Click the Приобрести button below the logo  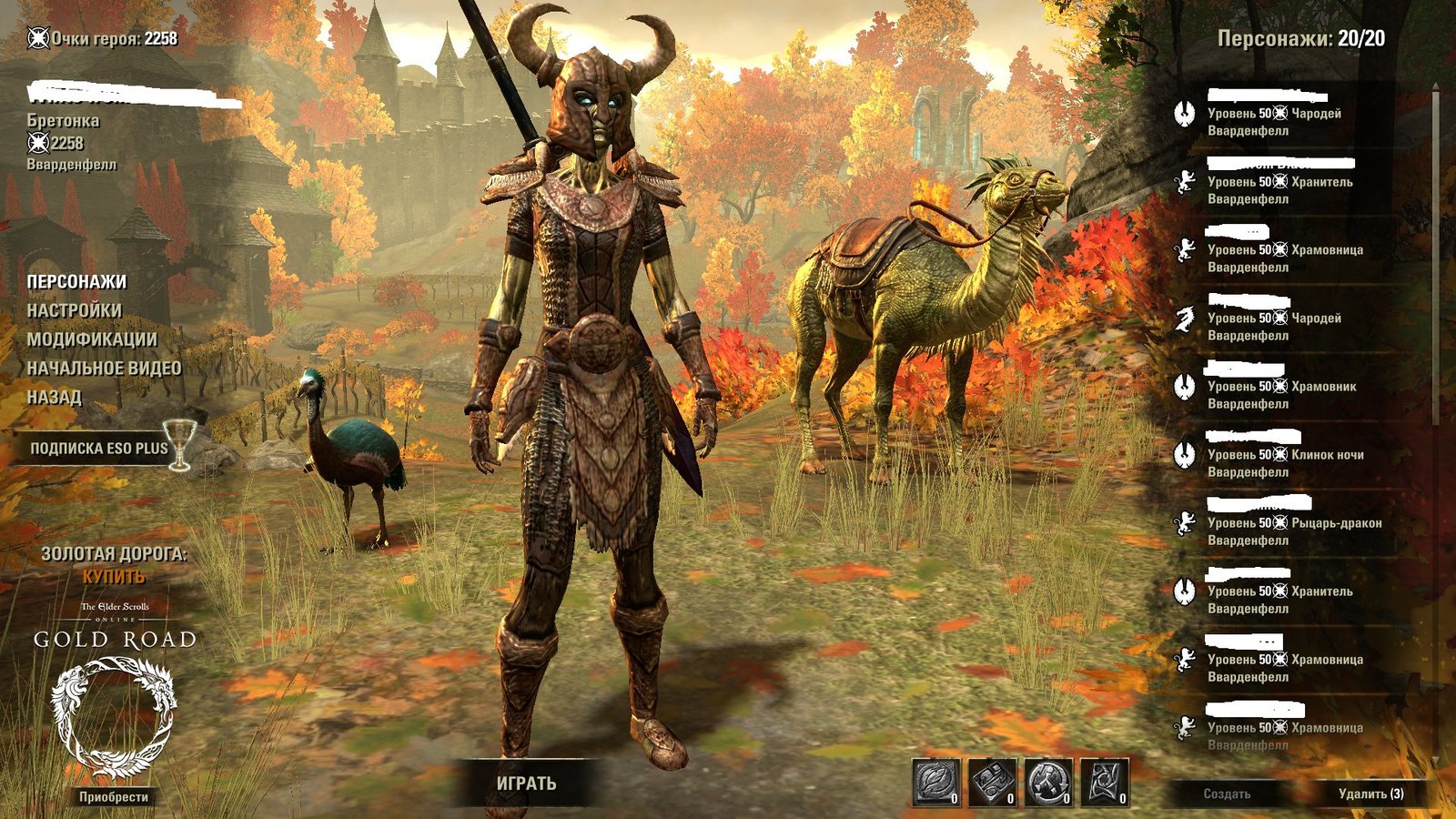pyautogui.click(x=114, y=797)
